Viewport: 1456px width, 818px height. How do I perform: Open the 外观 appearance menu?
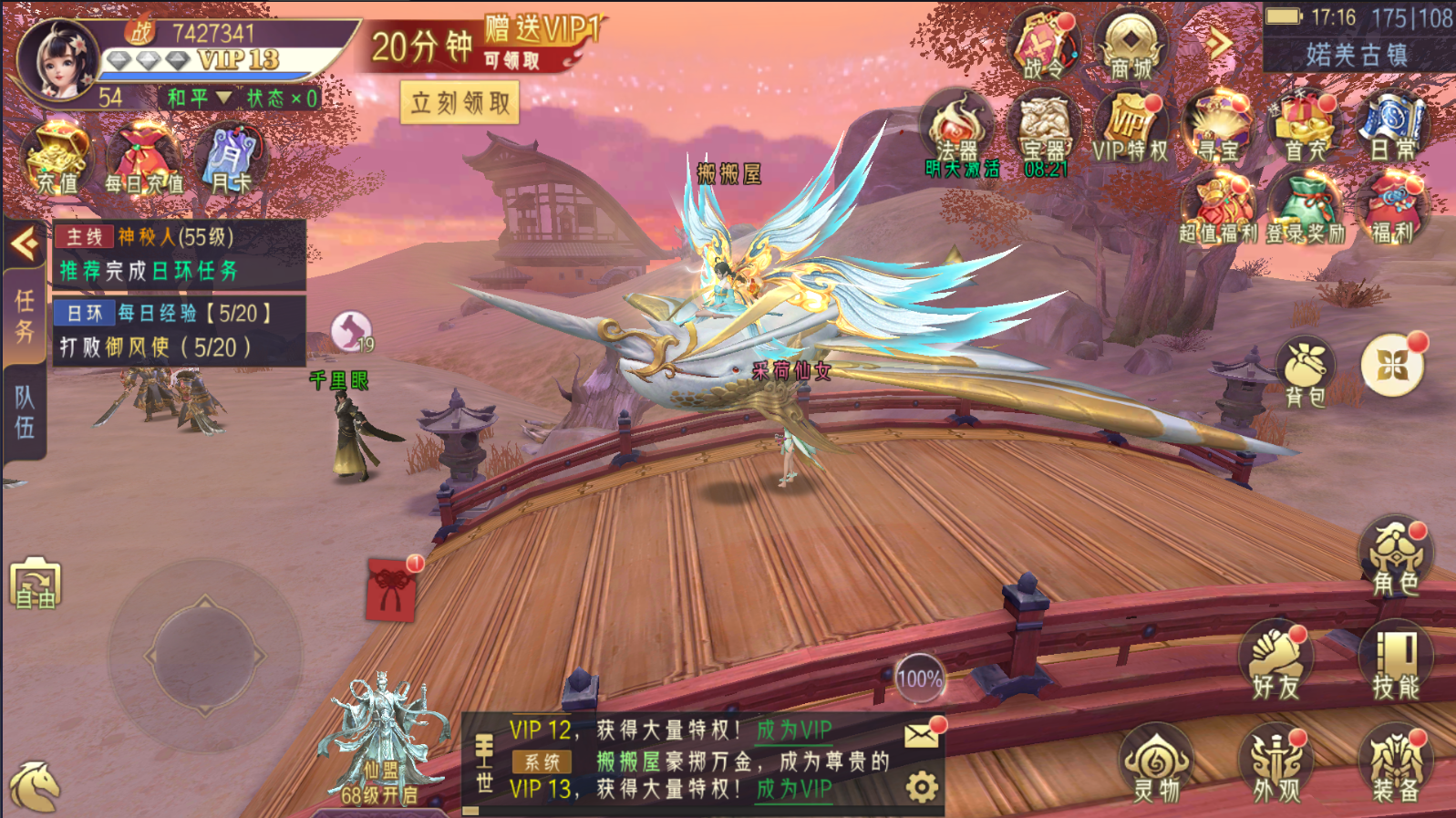(1275, 764)
